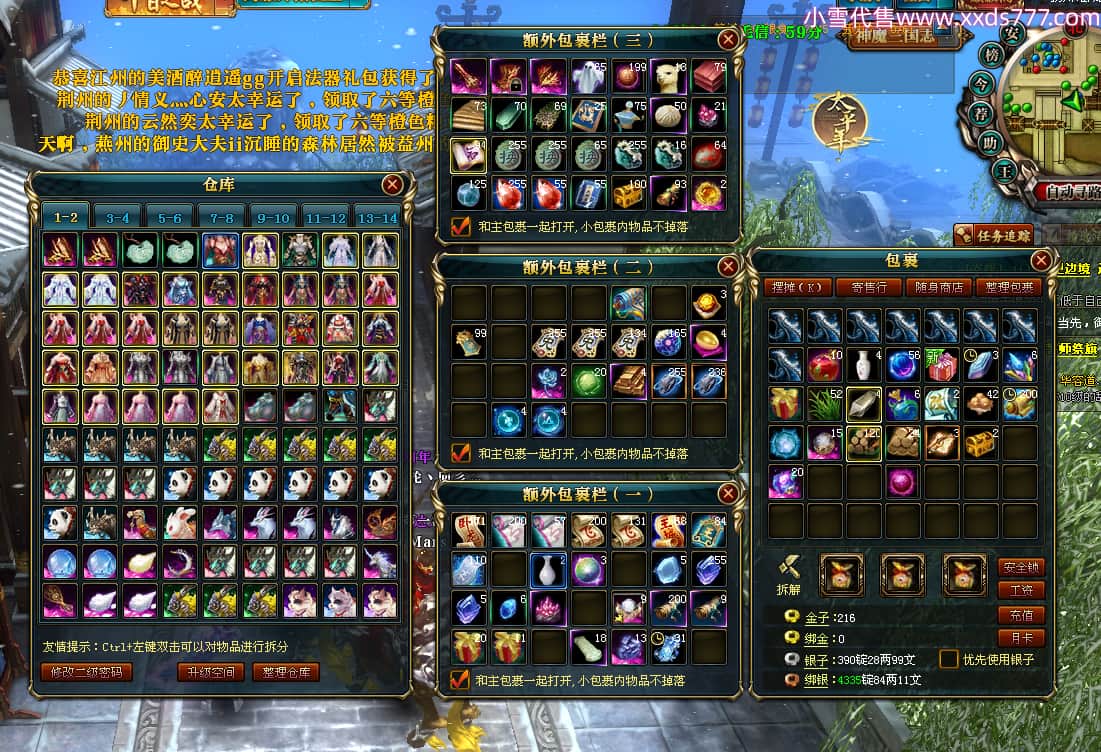The width and height of the screenshot is (1101, 752).
Task: Open the 随身商店 portable shop
Action: click(x=938, y=287)
